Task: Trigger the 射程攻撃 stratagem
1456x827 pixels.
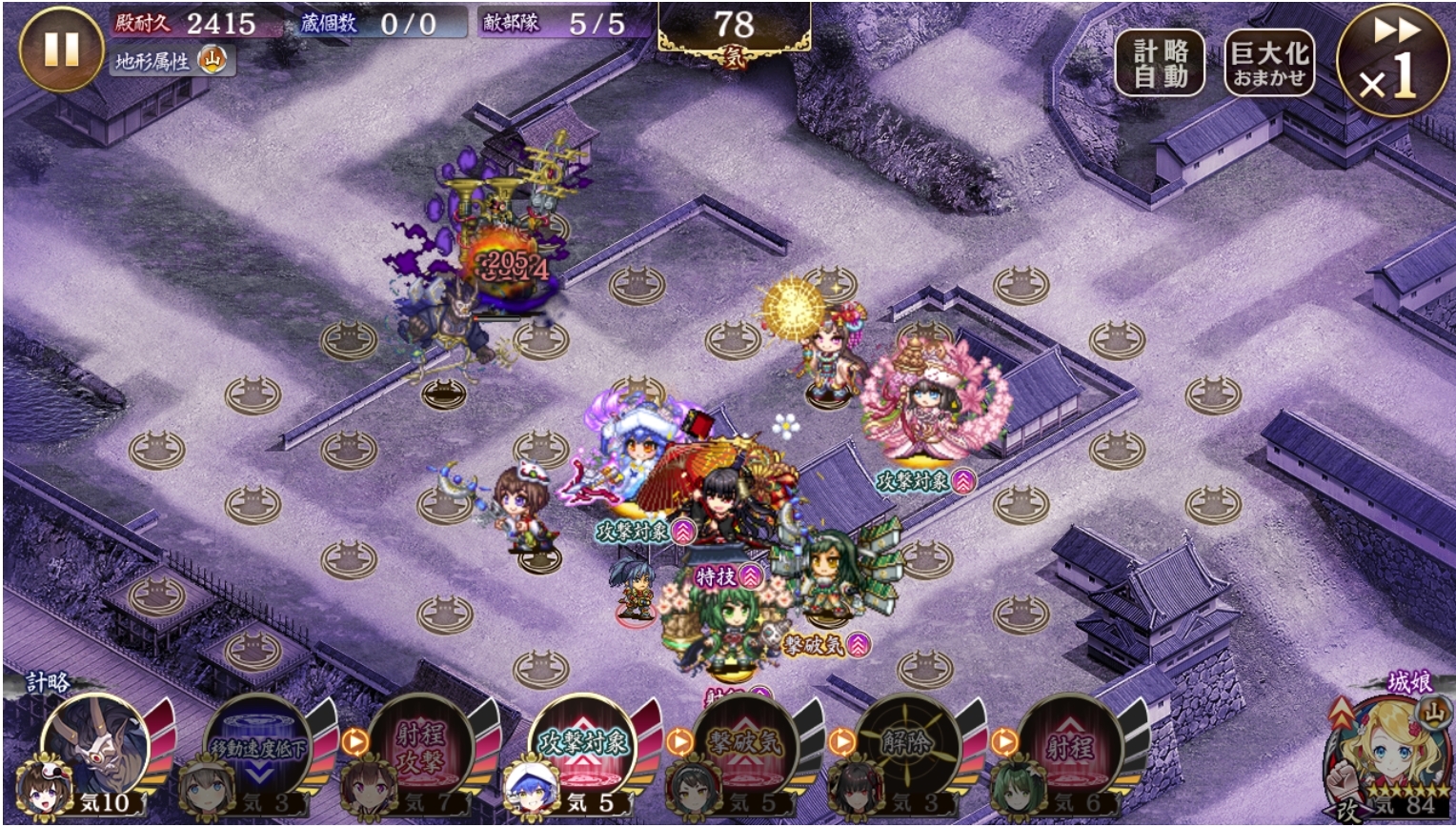Action: coord(419,748)
